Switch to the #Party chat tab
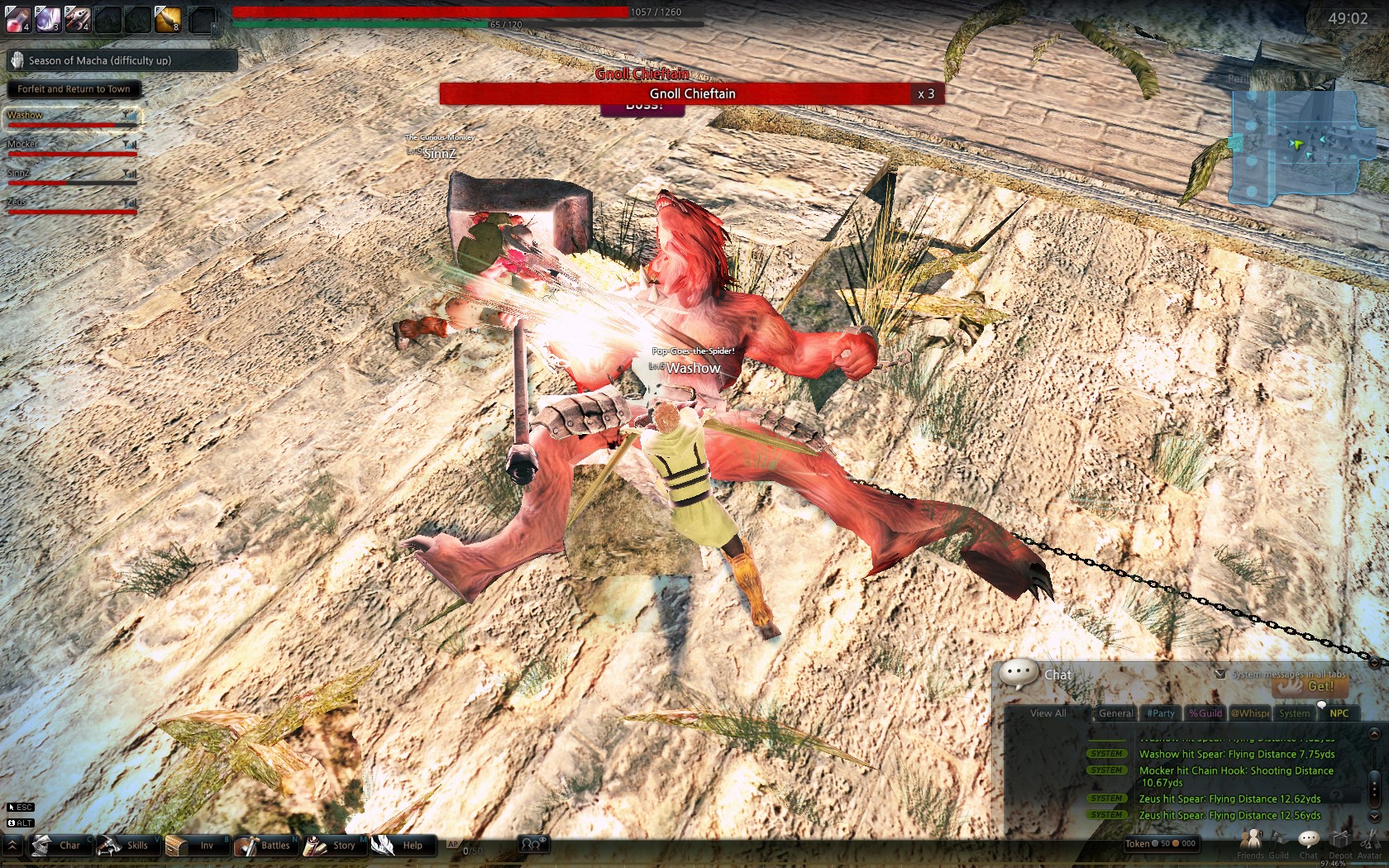This screenshot has width=1389, height=868. (1161, 713)
